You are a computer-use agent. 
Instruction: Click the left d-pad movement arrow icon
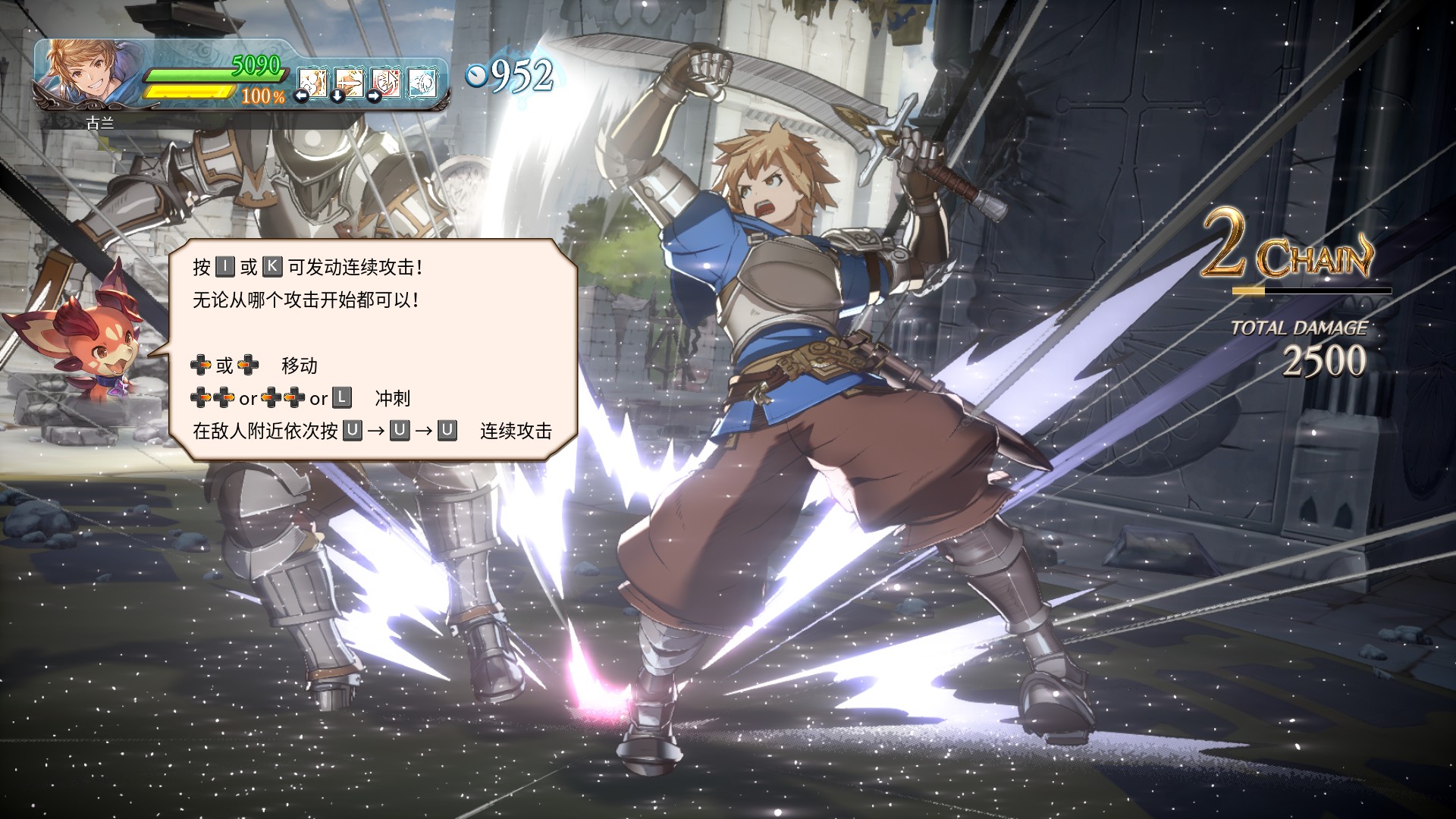click(x=248, y=365)
